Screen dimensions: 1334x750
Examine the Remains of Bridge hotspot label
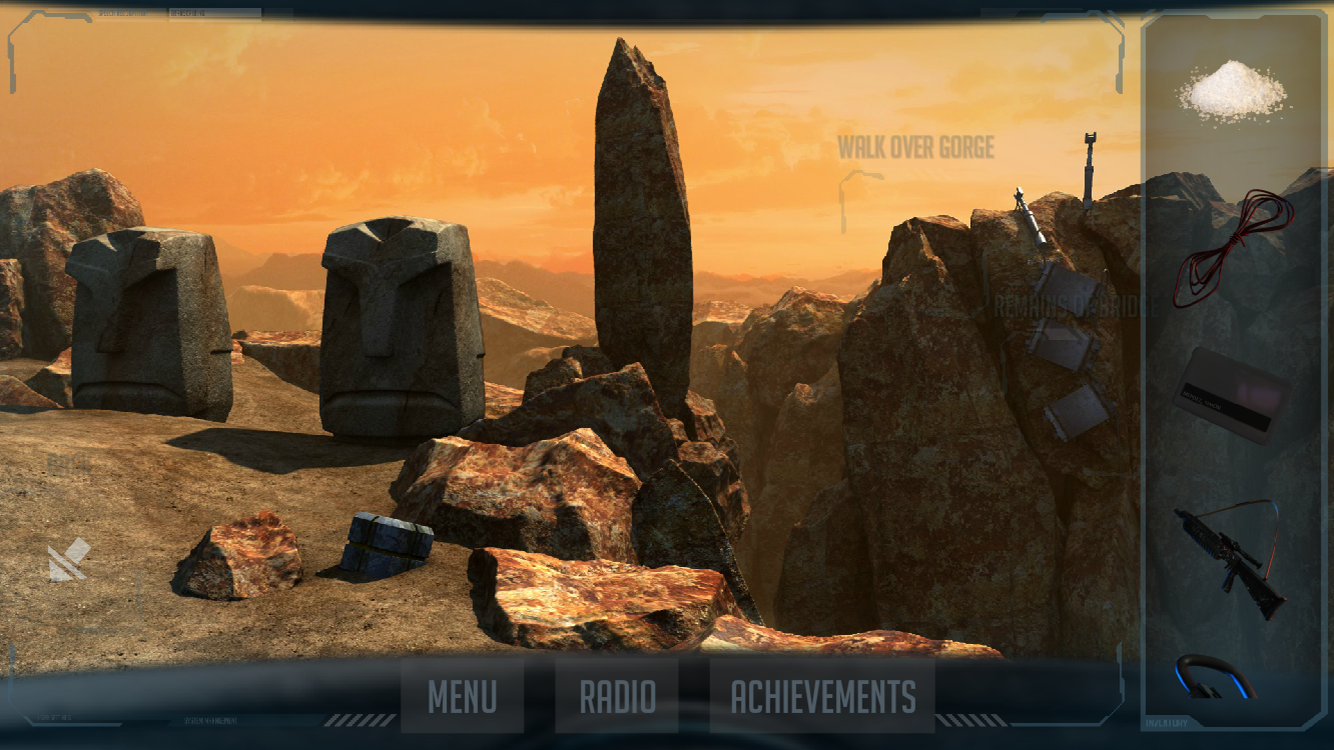coord(1075,306)
